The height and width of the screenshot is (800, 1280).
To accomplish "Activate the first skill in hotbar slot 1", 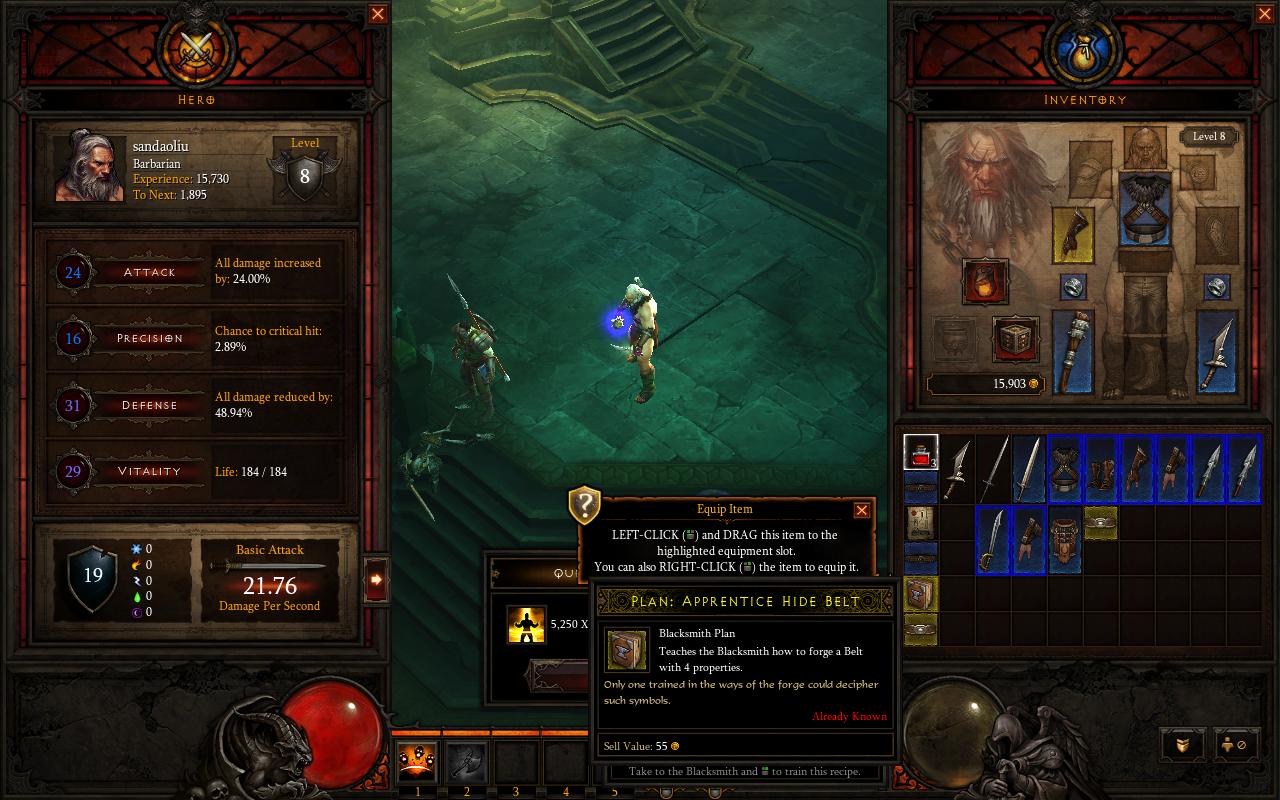I will click(417, 762).
